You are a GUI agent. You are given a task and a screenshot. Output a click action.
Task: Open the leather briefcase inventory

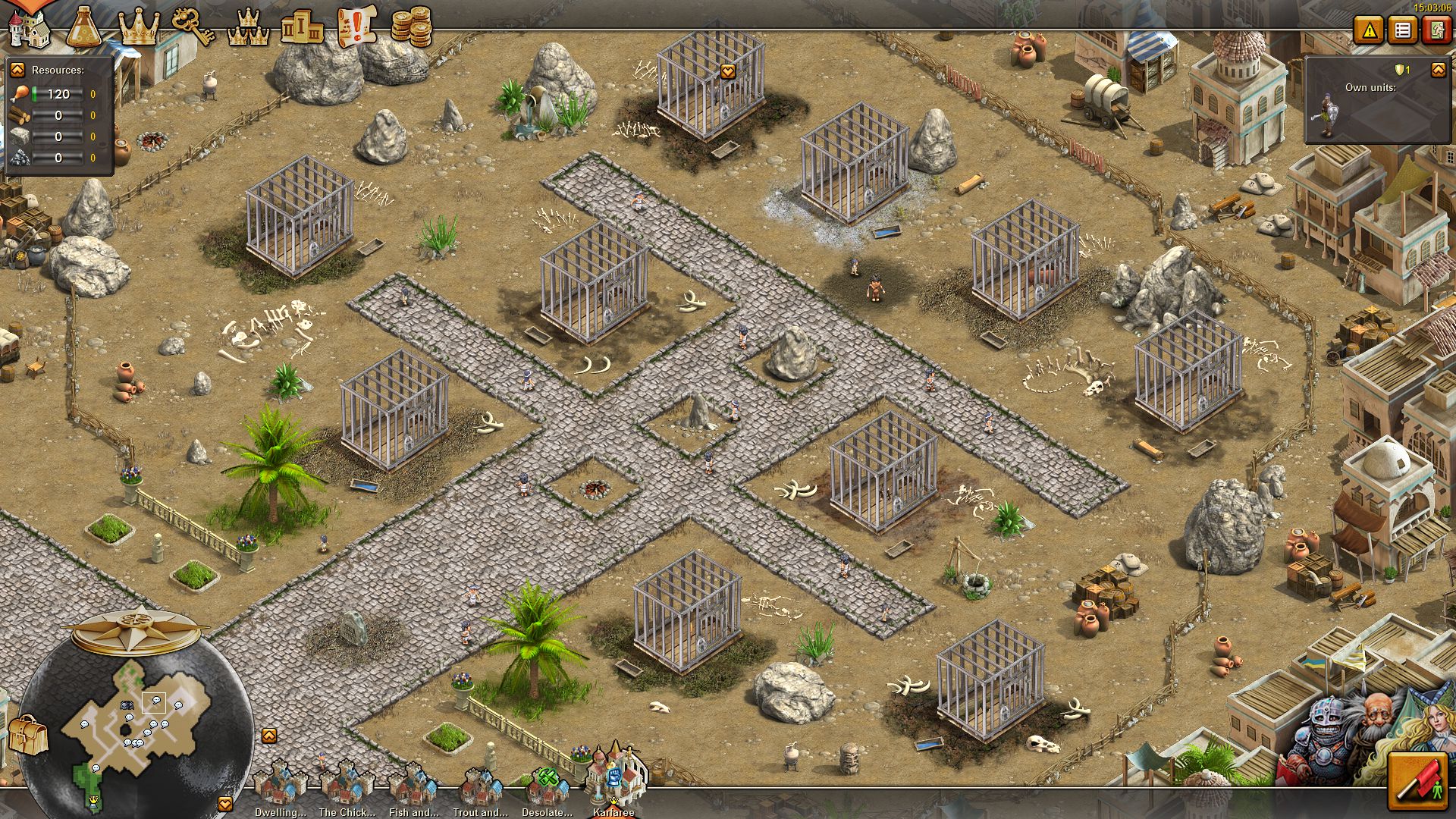[28, 734]
